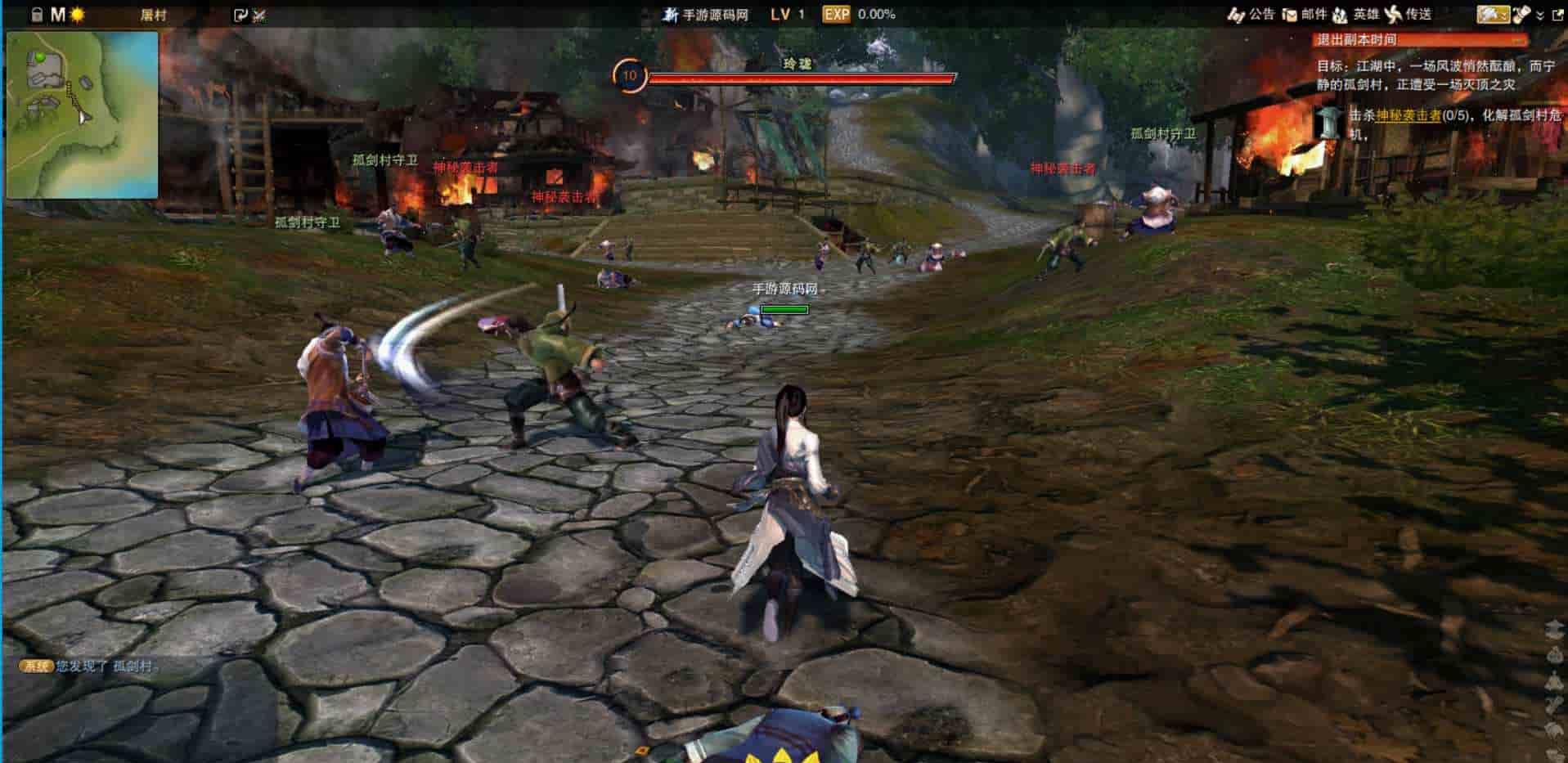1568x763 pixels.
Task: Toggle the padlock icon in the top bar
Action: pos(36,15)
